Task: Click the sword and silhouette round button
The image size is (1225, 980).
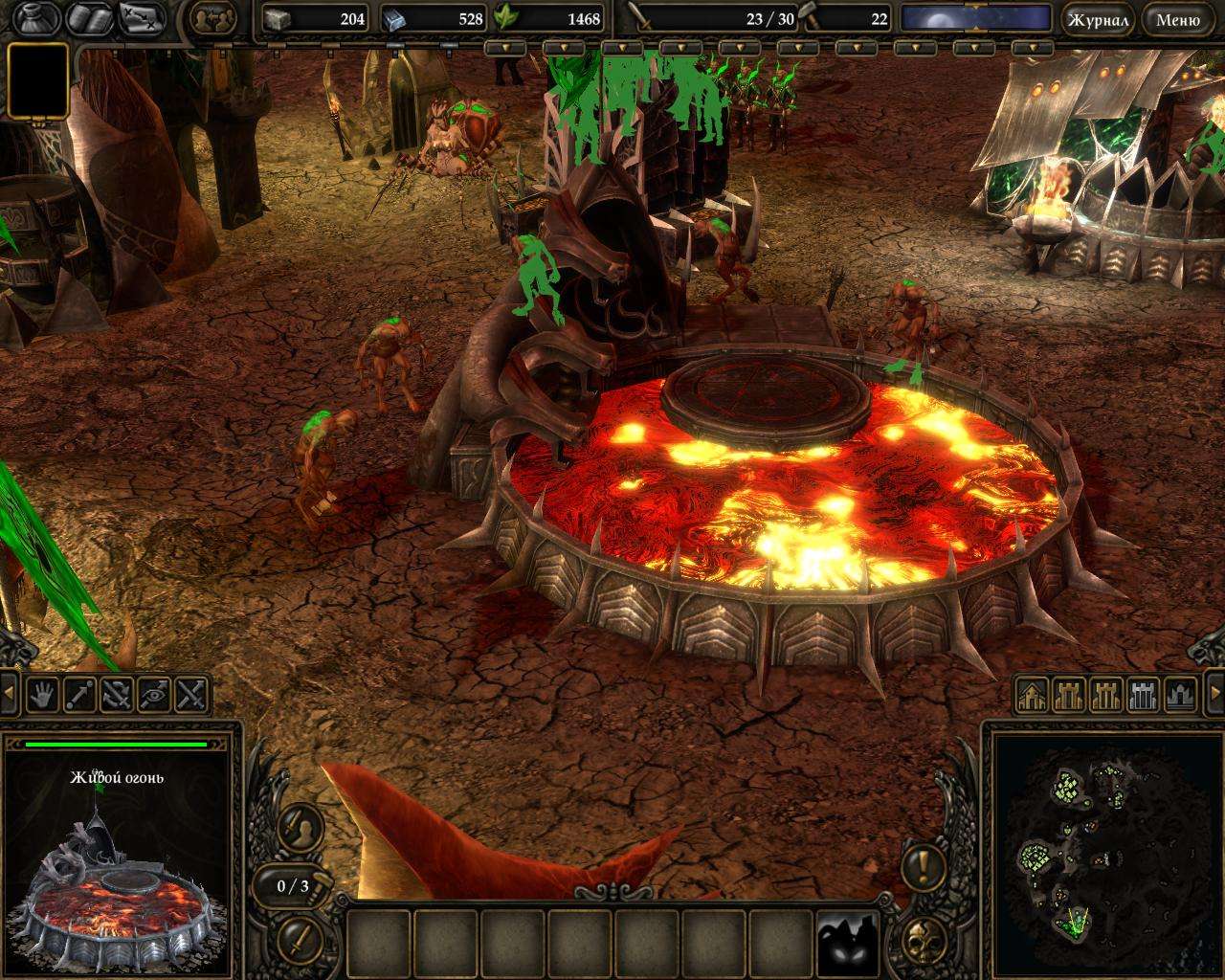Action: (x=296, y=825)
